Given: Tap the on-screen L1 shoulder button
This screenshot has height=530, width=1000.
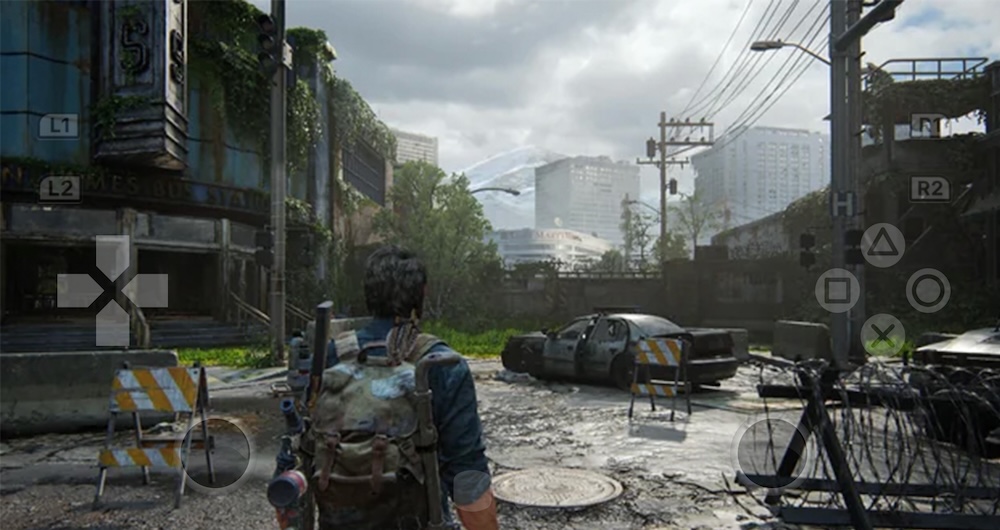Looking at the screenshot, I should click(58, 125).
